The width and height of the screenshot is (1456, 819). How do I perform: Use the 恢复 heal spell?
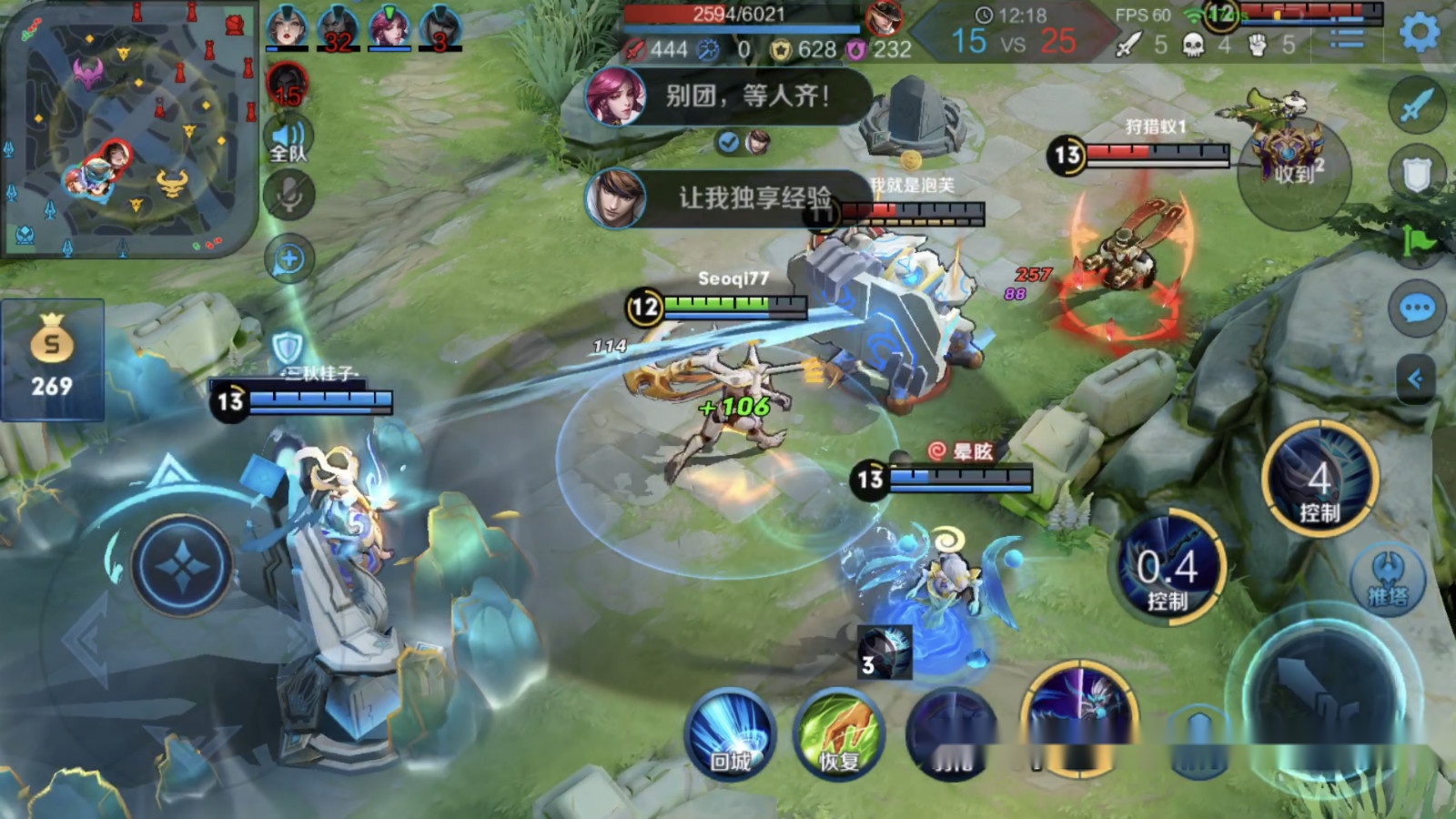pyautogui.click(x=838, y=733)
